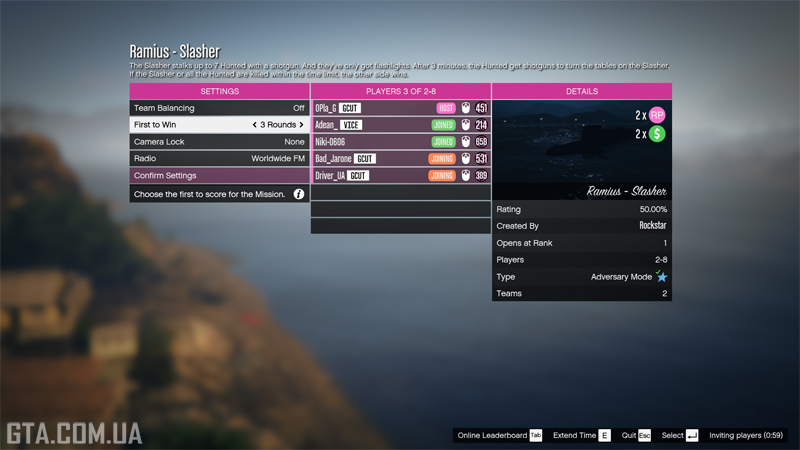Change the Camera Lock option
The width and height of the screenshot is (800, 450).
click(219, 142)
